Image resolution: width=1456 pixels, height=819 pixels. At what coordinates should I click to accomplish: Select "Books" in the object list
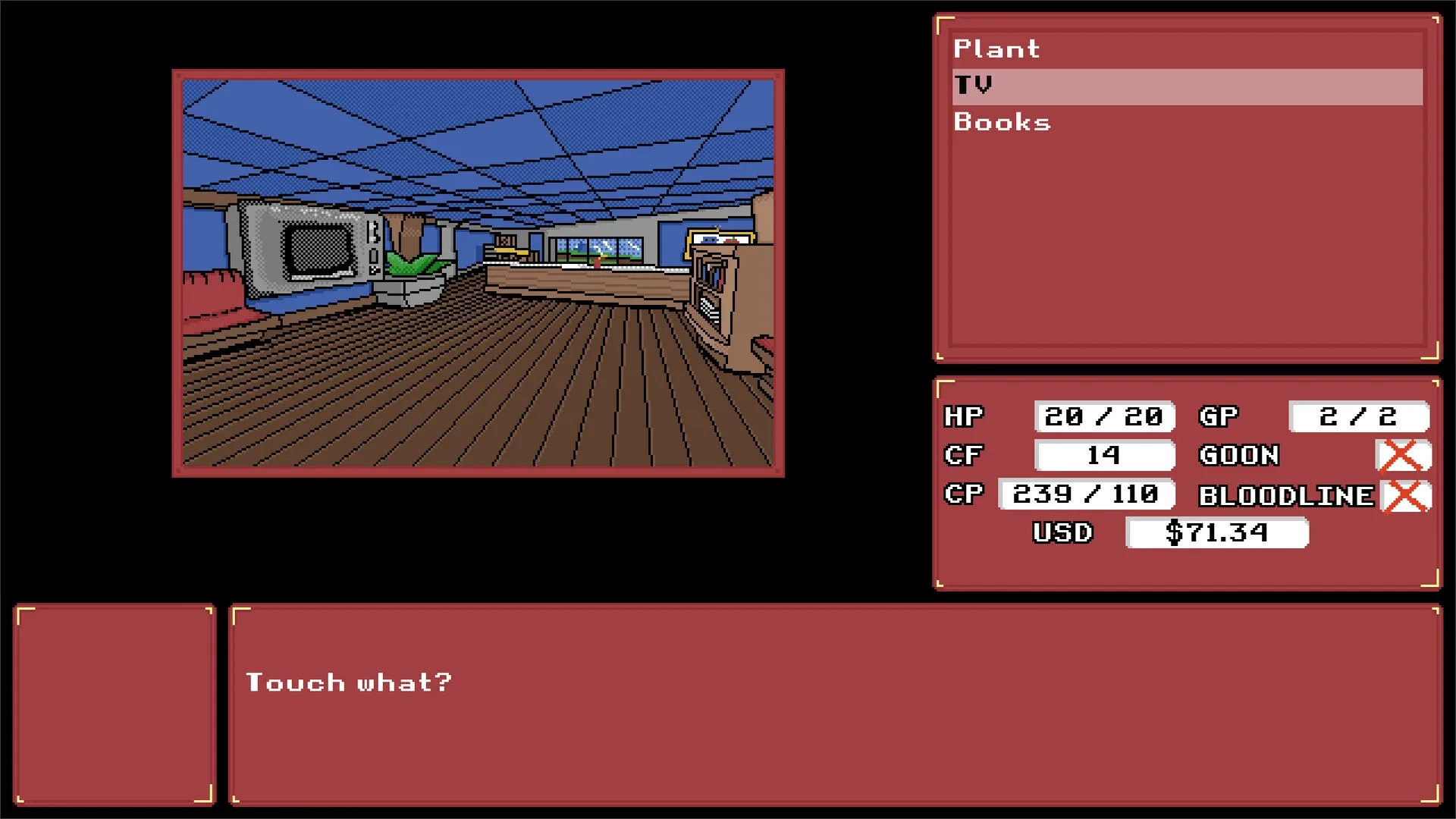[x=1002, y=122]
